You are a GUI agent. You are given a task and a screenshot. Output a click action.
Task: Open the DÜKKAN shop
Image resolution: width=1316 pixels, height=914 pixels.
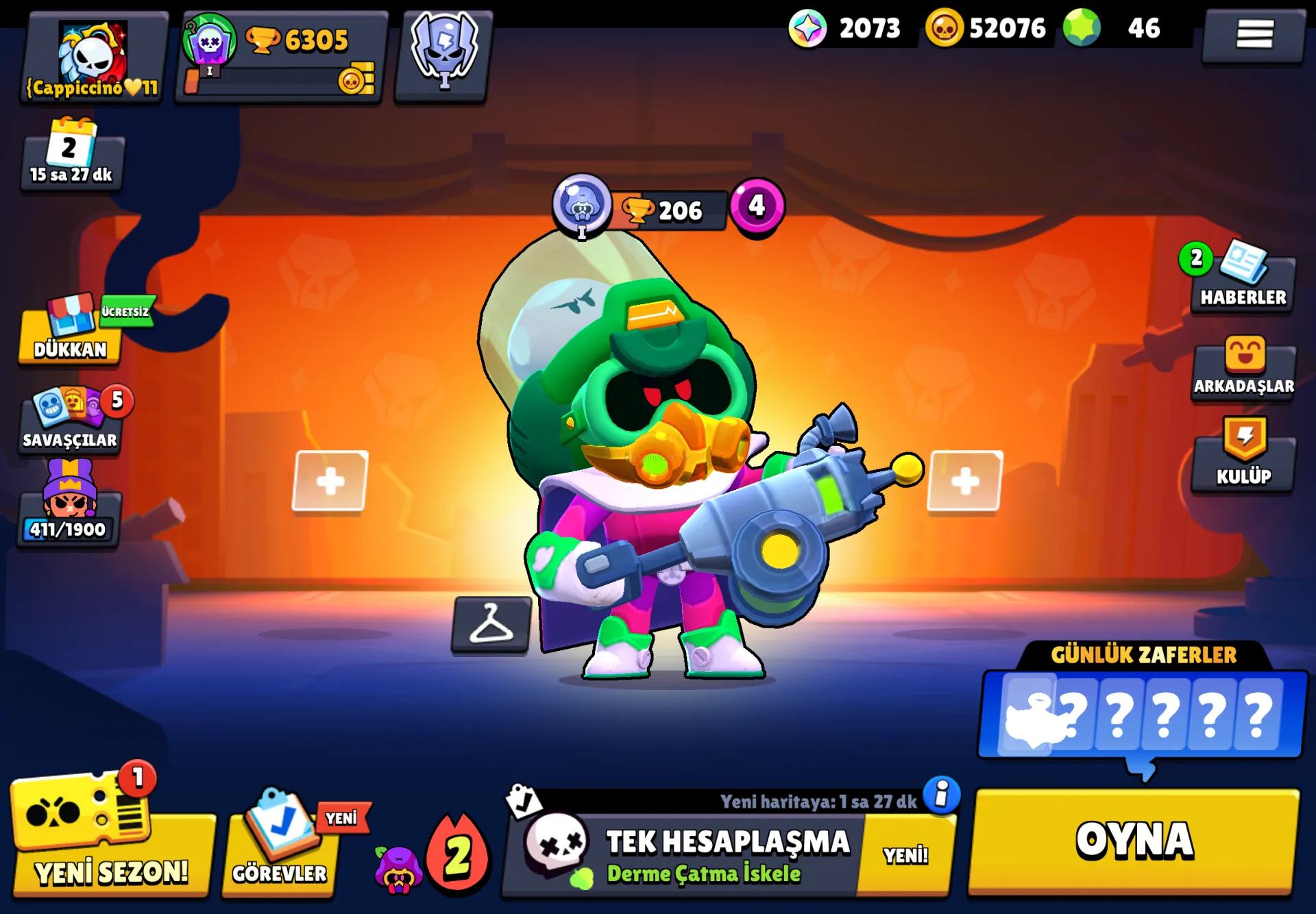[70, 334]
